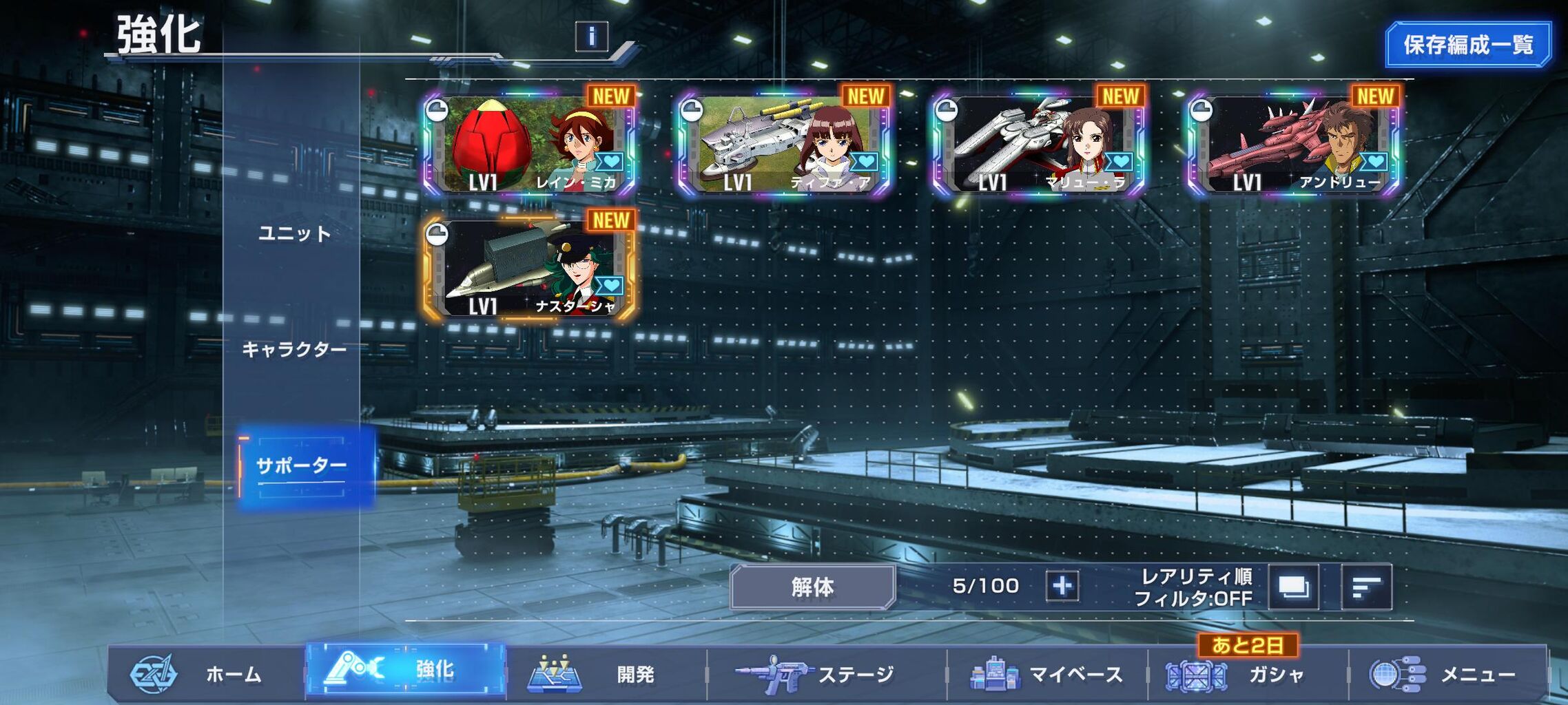The image size is (1568, 705).
Task: Tap the 解体 dismantle button
Action: (812, 587)
